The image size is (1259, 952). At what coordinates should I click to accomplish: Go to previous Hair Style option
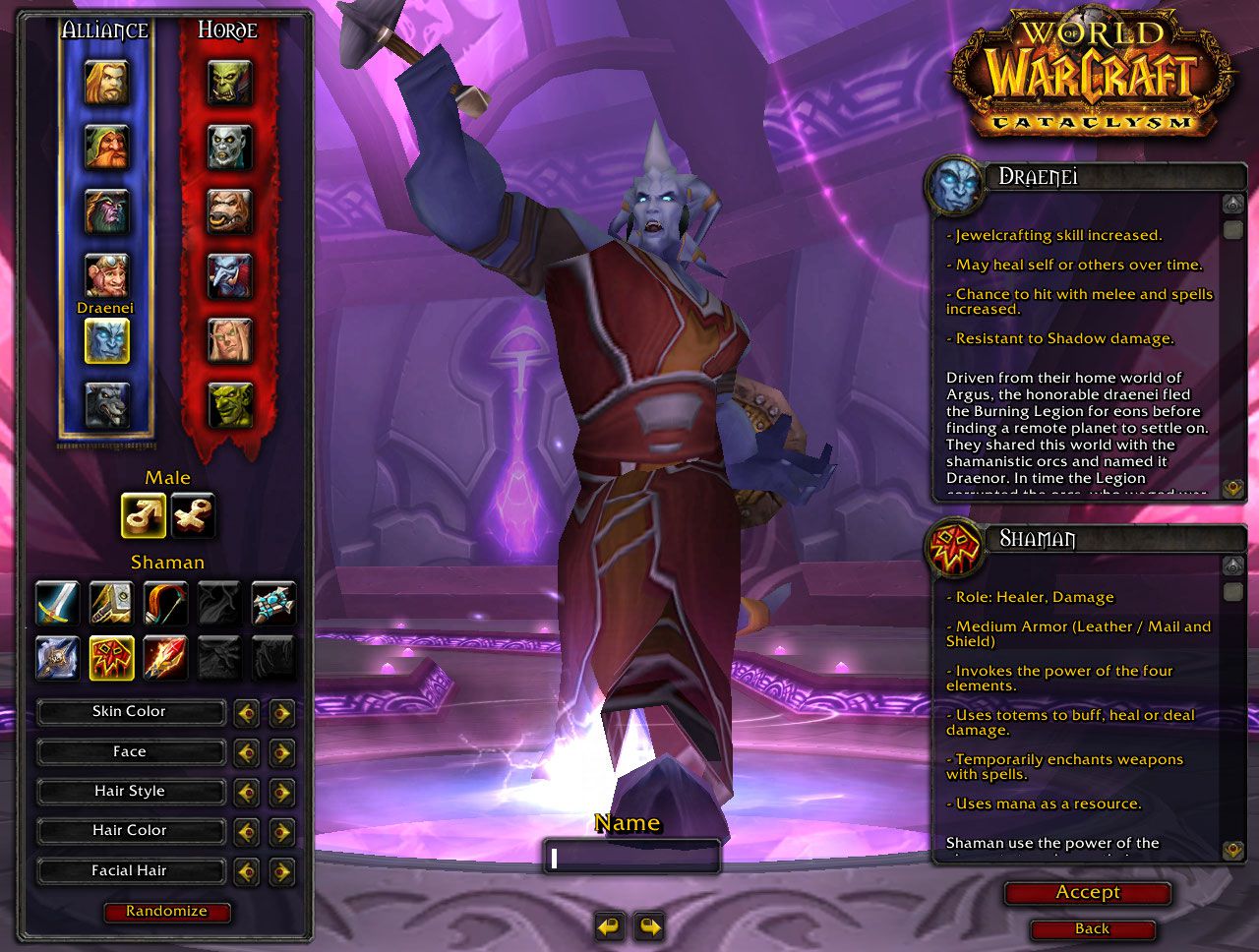point(246,792)
